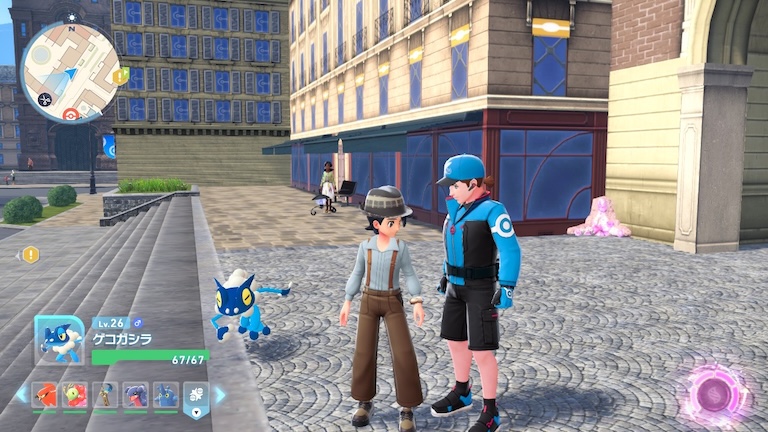This screenshot has height=432, width=768.
Task: Choose the pink flower Pokémon party slot
Action: point(75,395)
